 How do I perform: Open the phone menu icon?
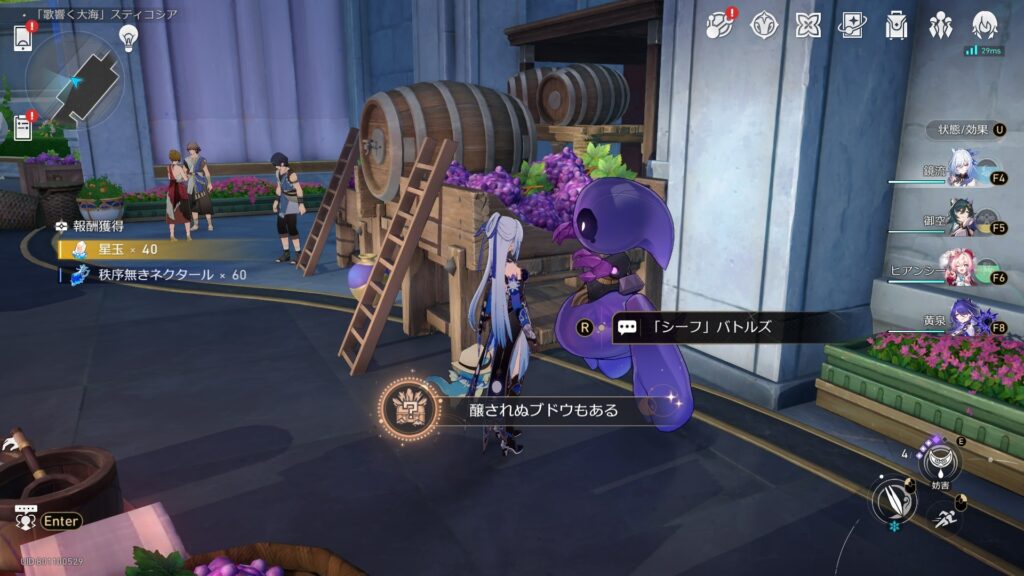pos(23,37)
